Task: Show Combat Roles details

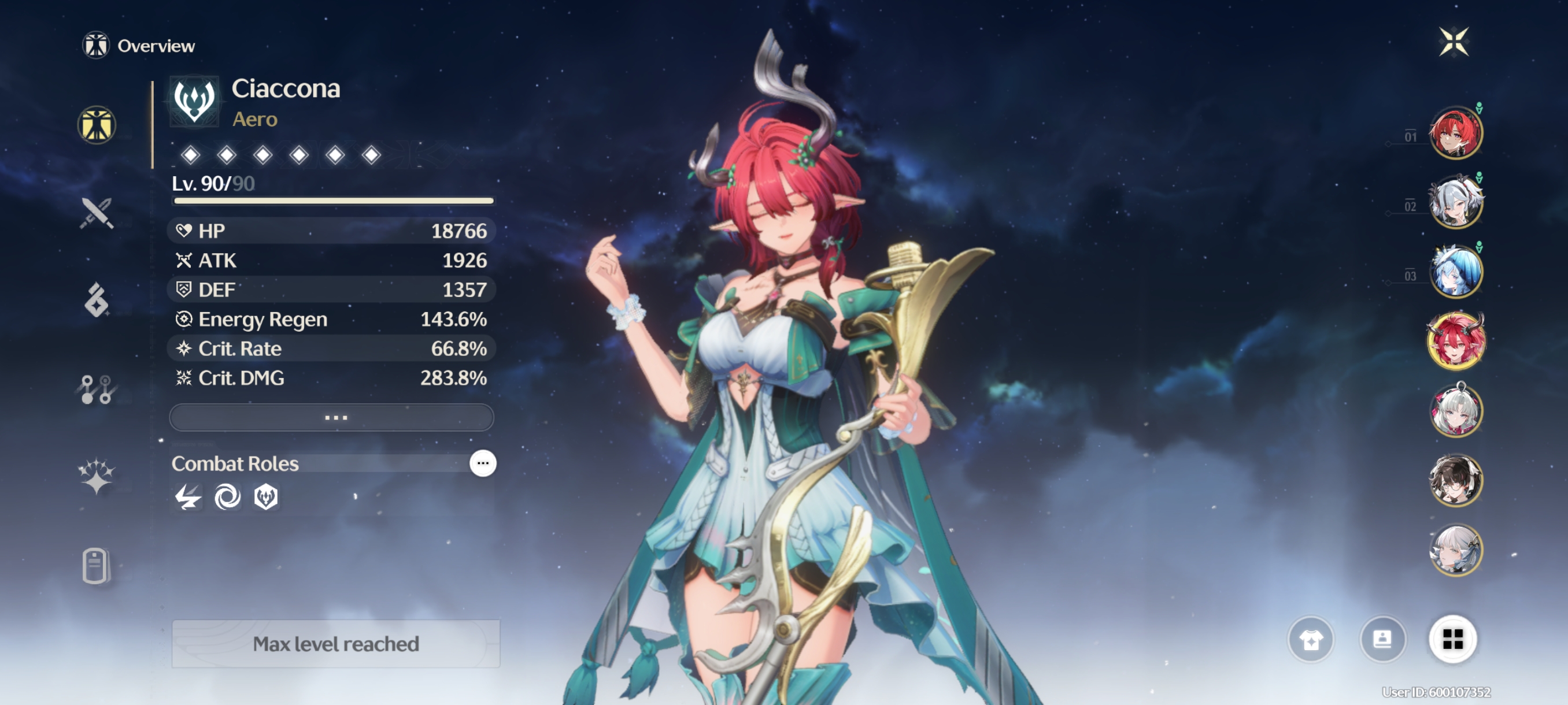Action: pyautogui.click(x=483, y=463)
